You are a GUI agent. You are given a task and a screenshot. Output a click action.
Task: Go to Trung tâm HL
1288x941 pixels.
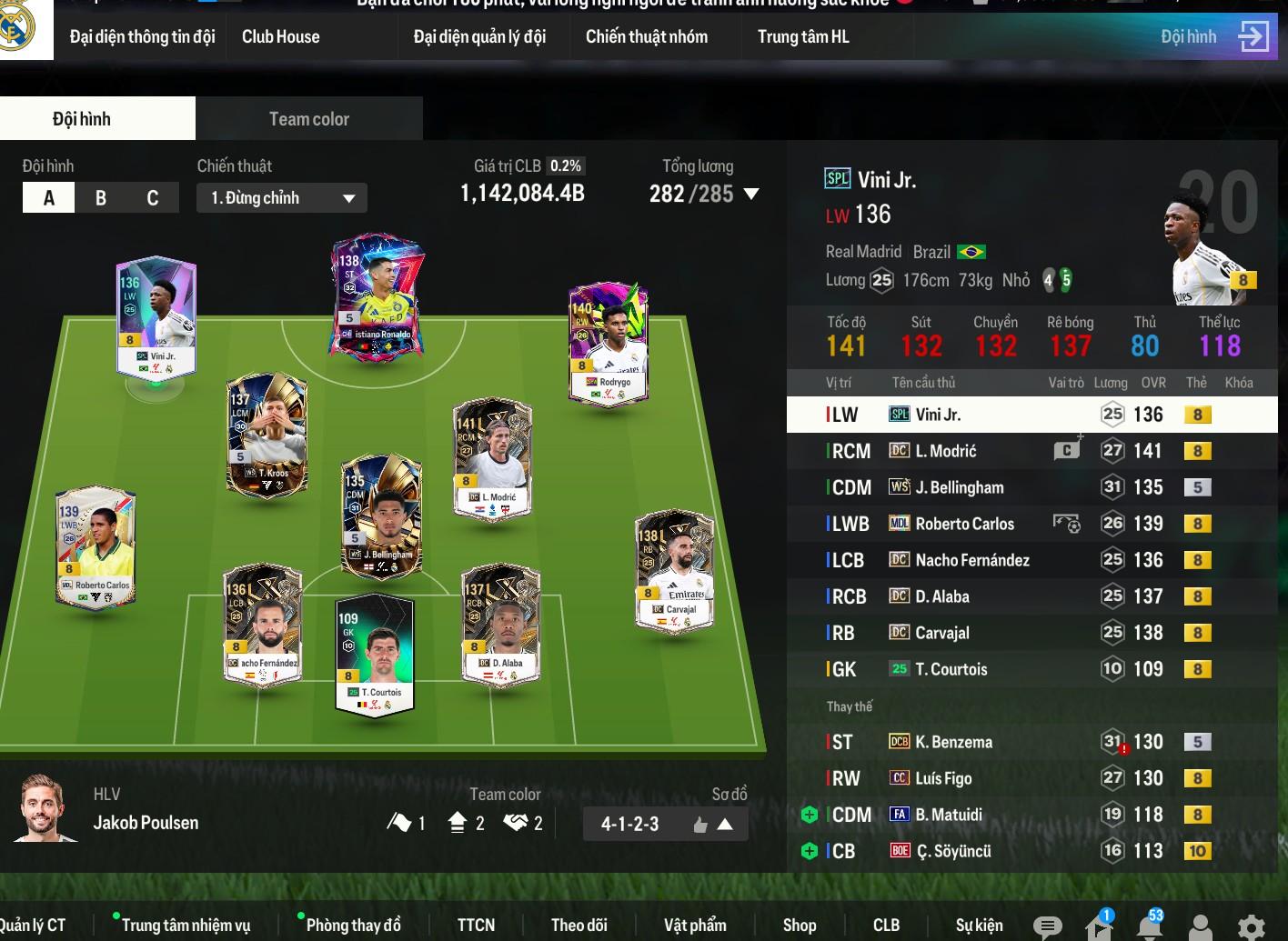coord(802,36)
